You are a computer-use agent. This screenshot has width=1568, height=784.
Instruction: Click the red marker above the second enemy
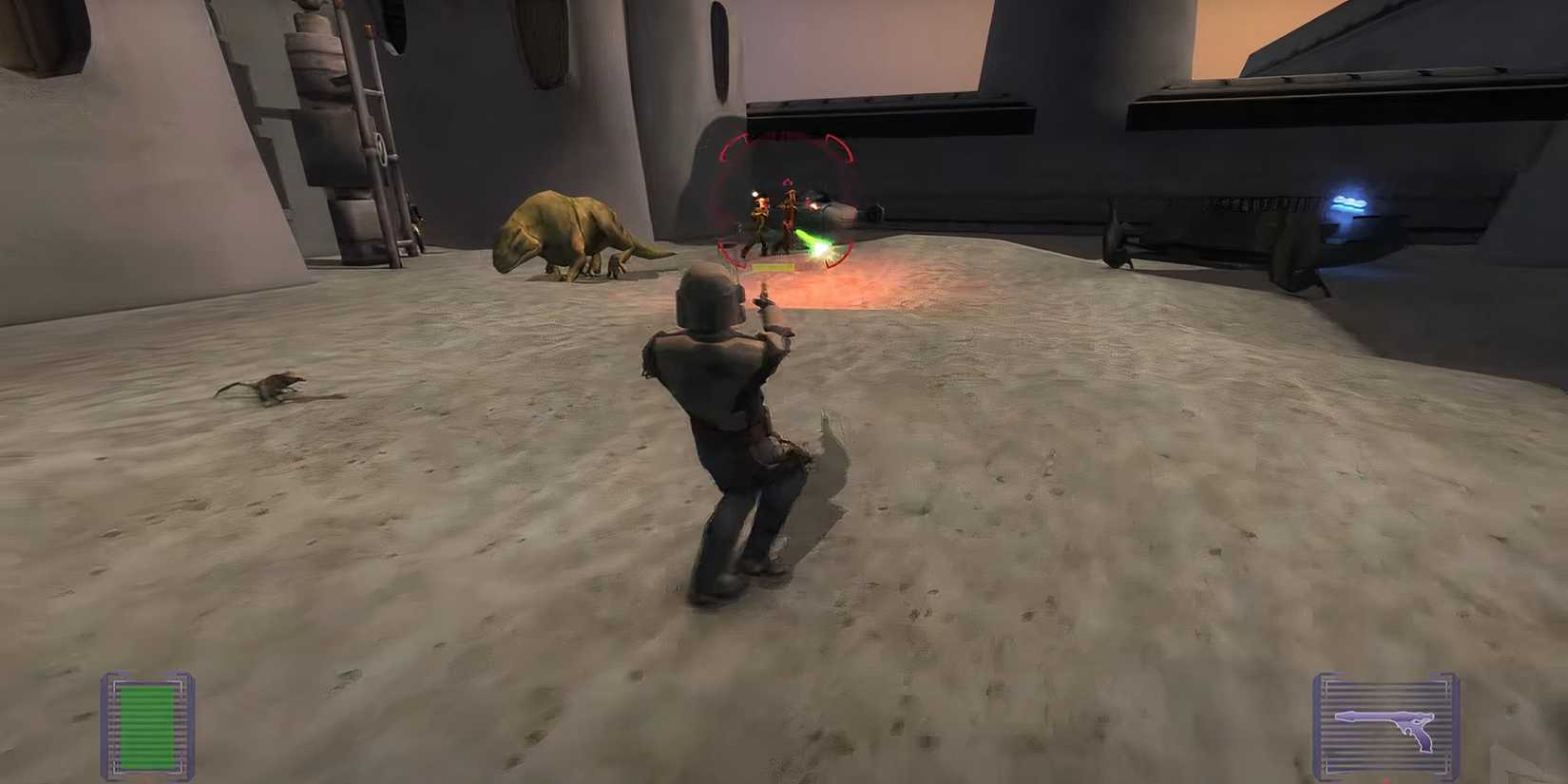coord(788,182)
